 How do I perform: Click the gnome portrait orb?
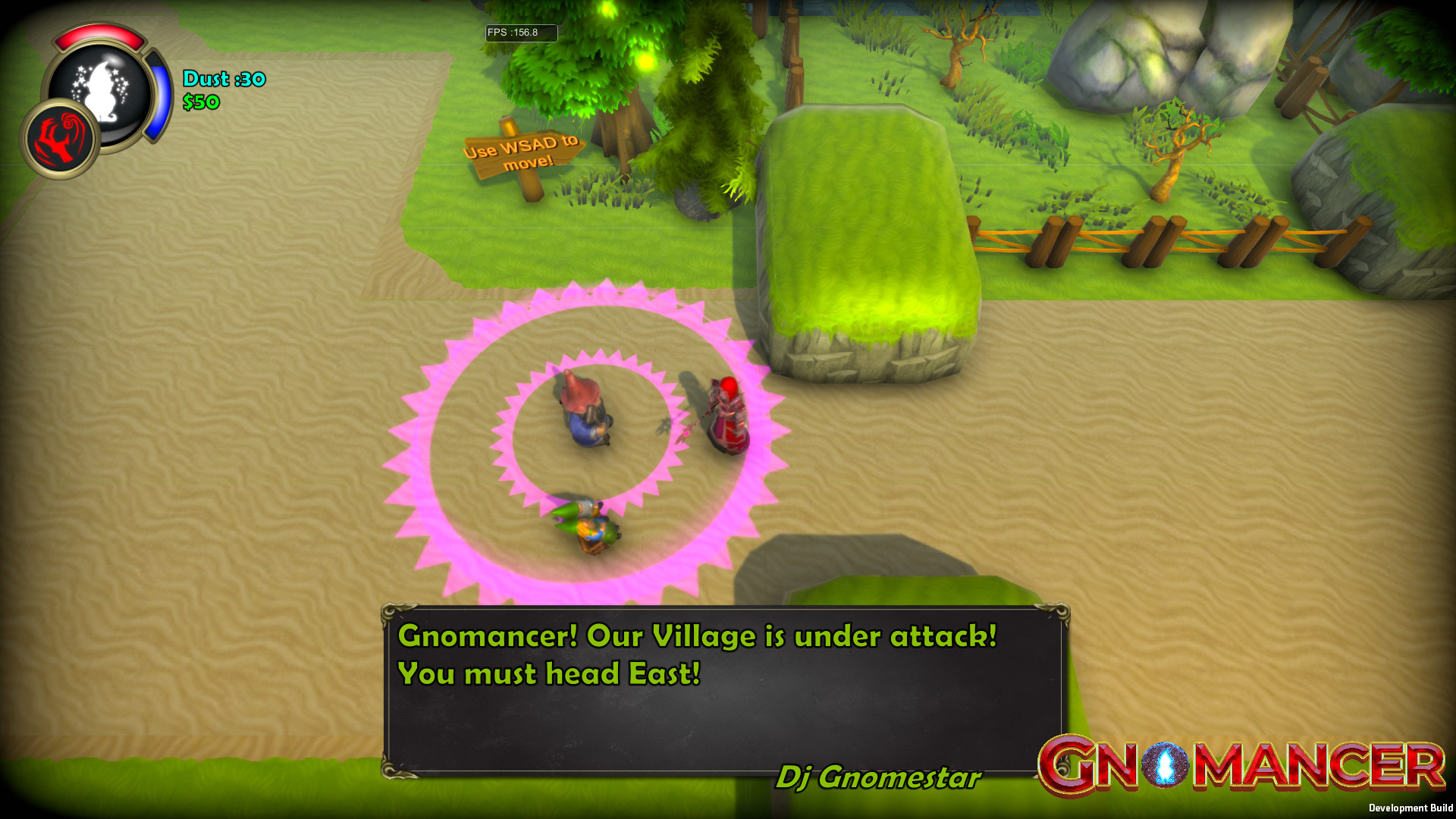(105, 93)
